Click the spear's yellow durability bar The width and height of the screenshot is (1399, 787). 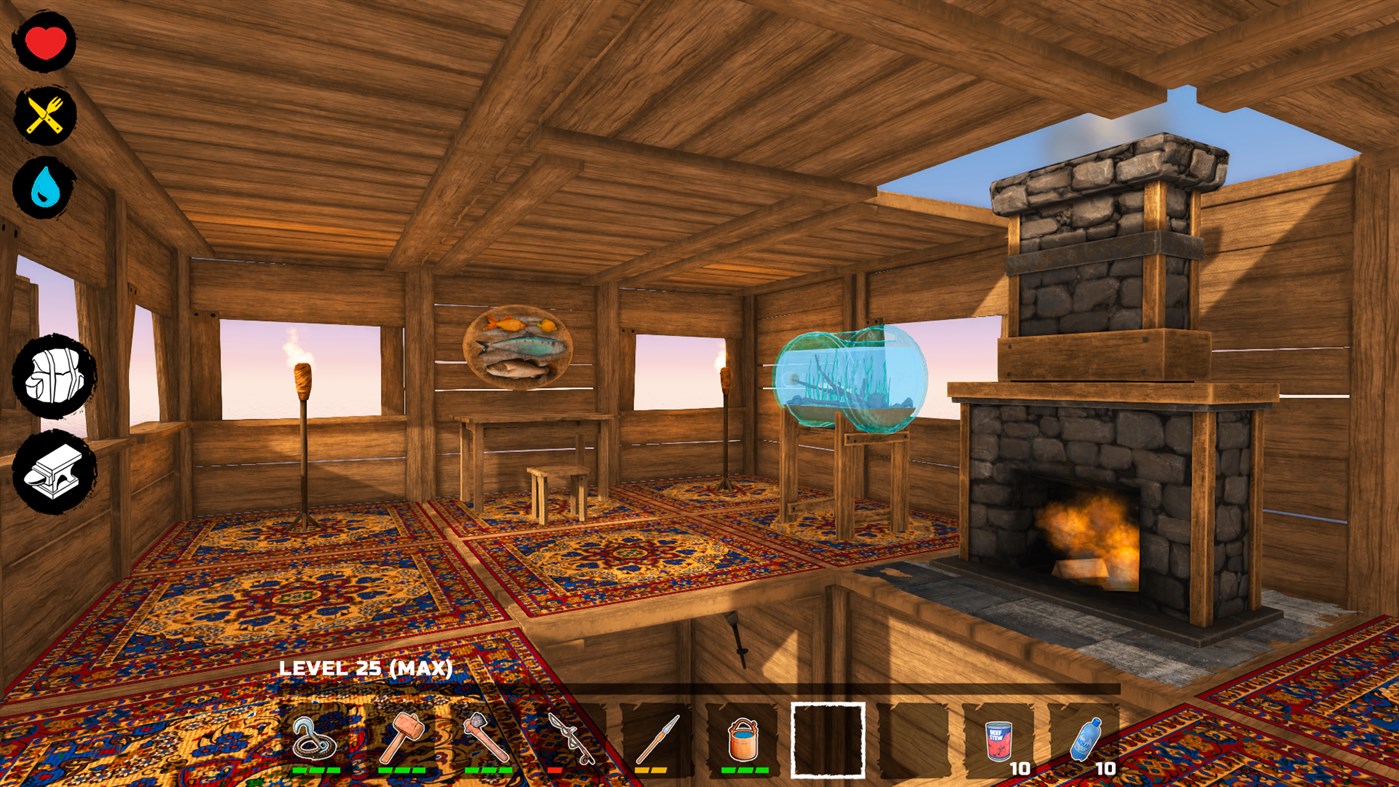tap(650, 771)
